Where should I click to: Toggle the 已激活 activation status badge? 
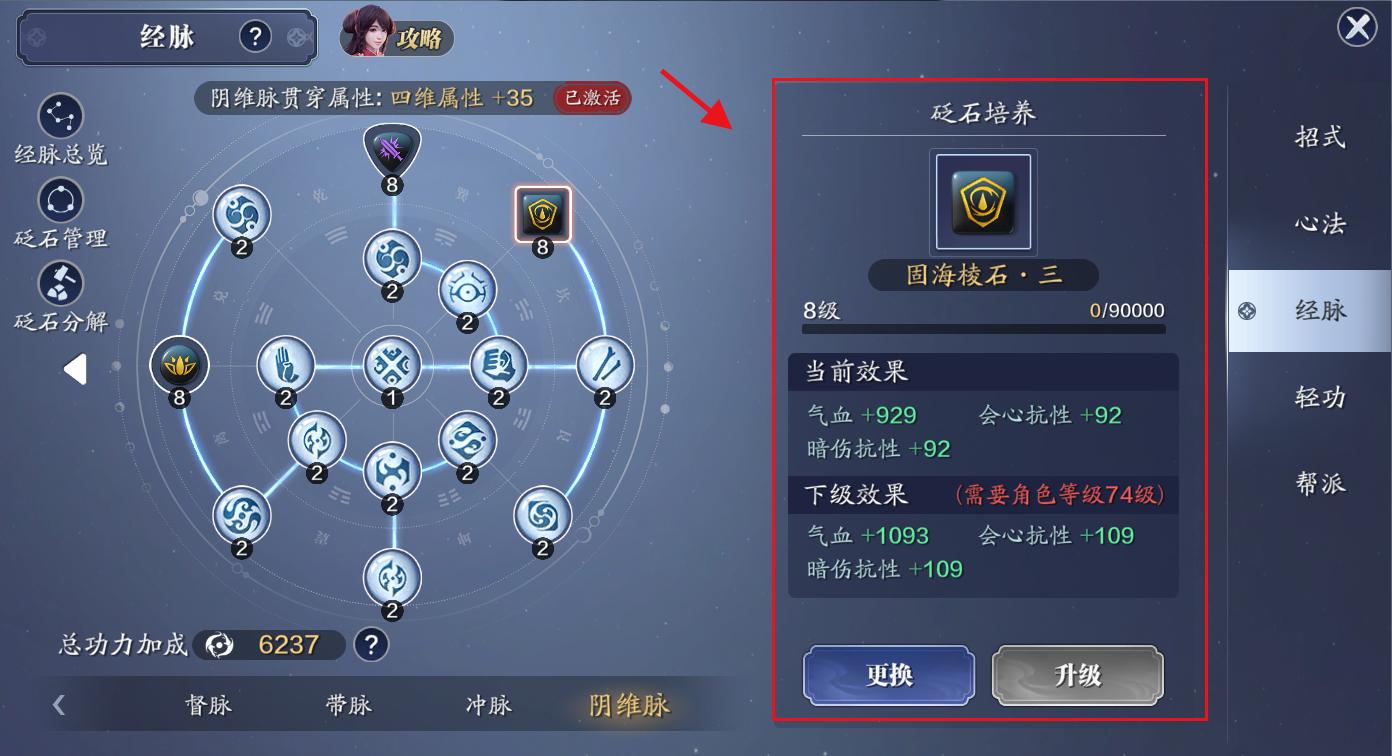click(591, 98)
